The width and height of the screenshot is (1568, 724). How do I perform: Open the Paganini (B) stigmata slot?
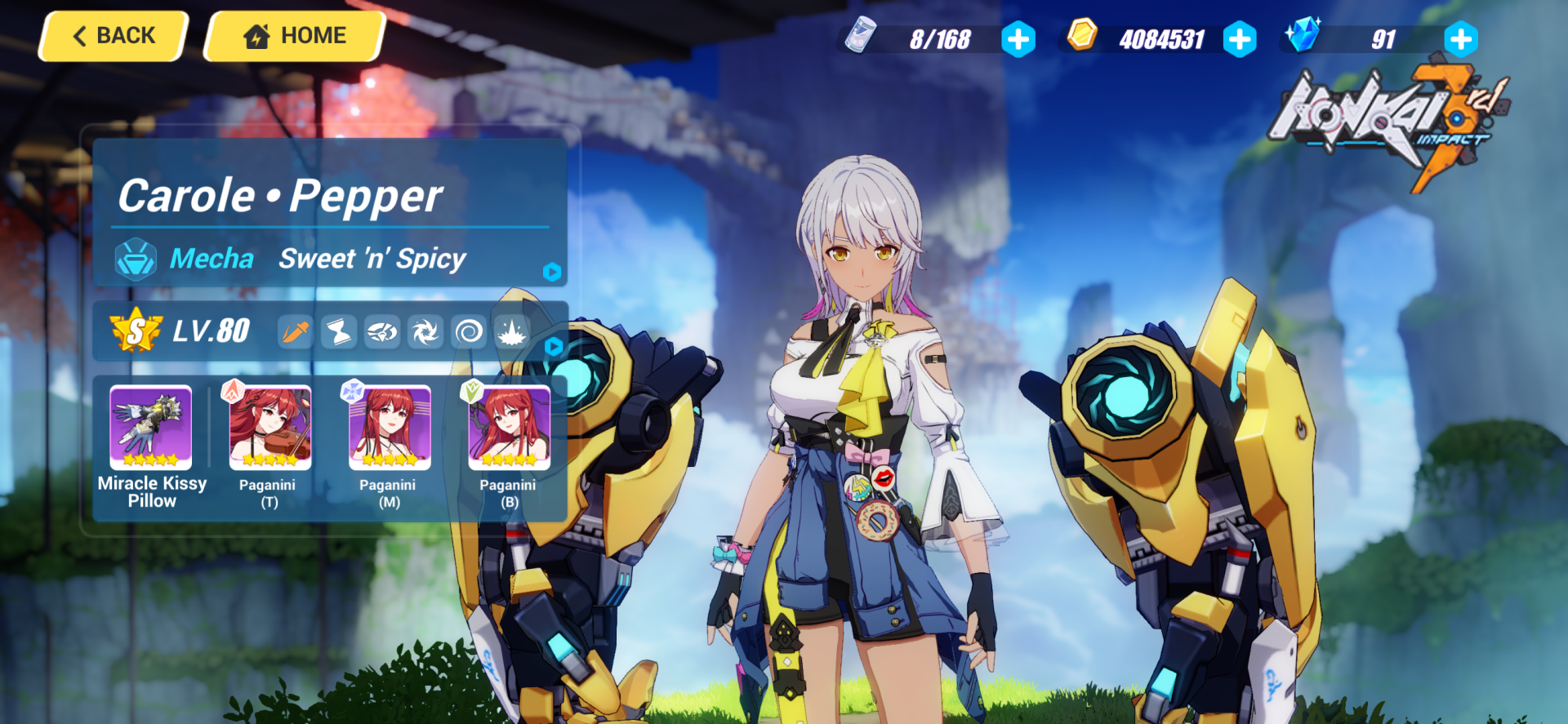(x=509, y=429)
